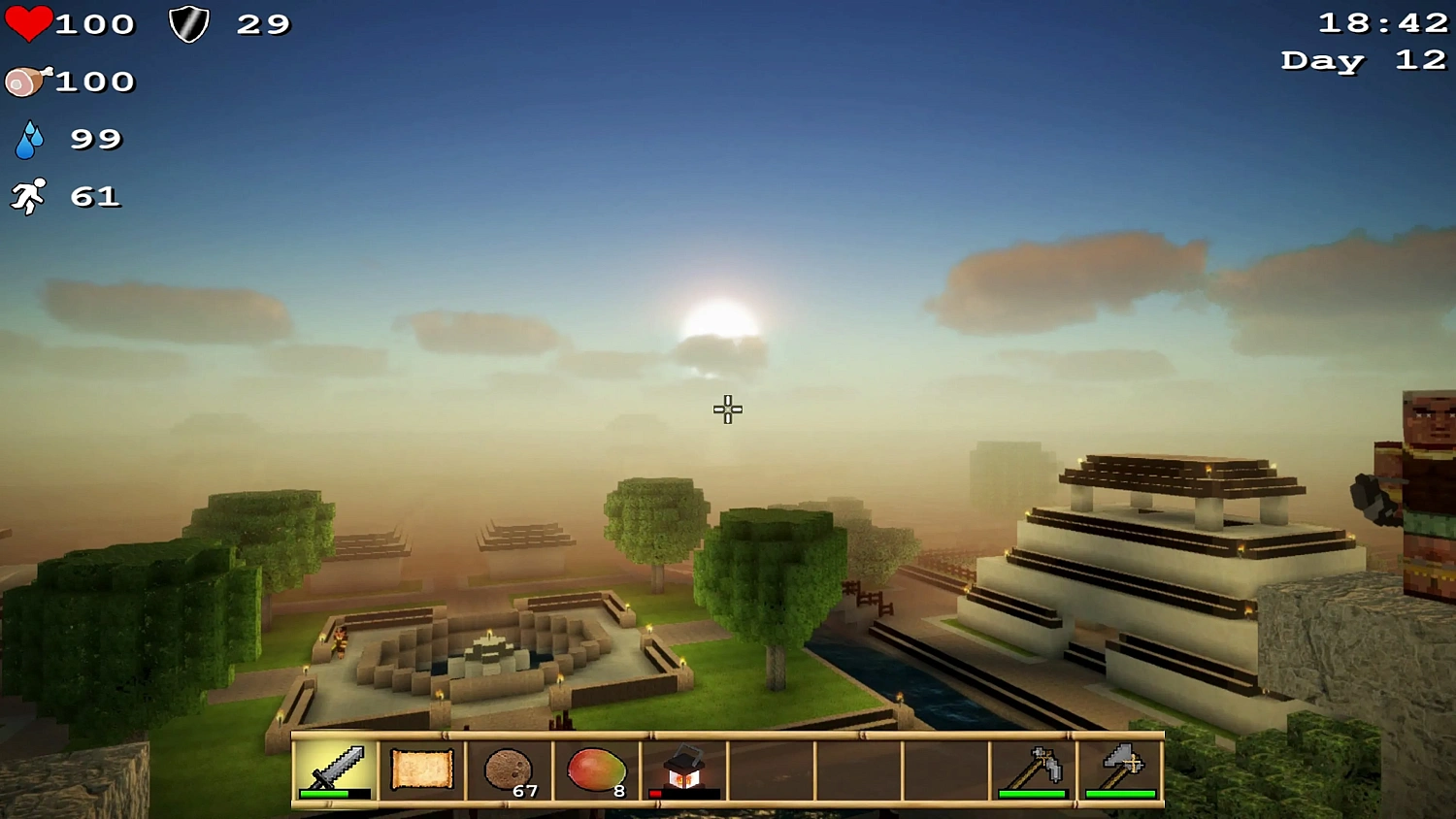
Task: Click the crosshair at screen center
Action: click(726, 409)
